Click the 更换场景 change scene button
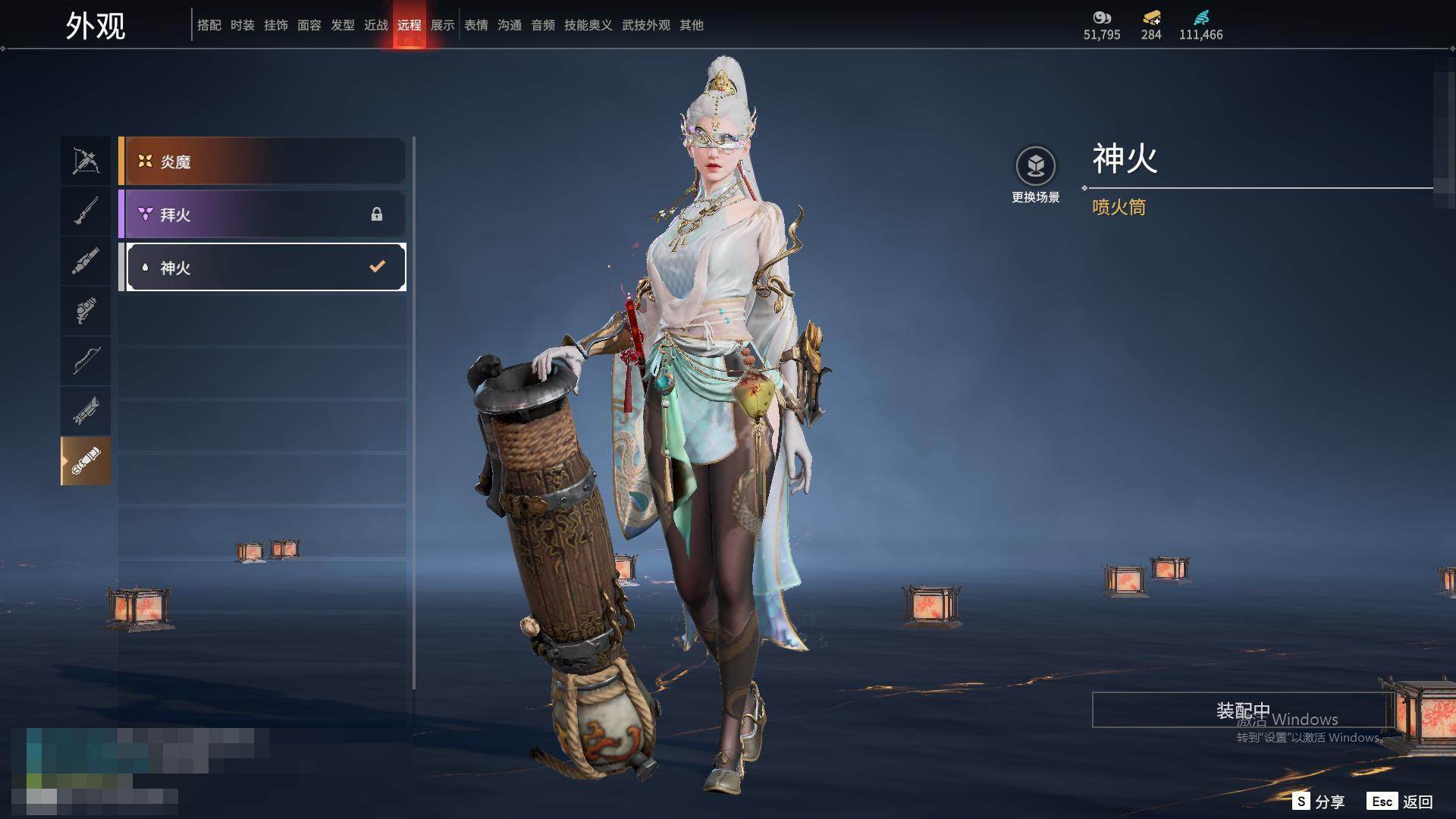 pyautogui.click(x=1035, y=174)
